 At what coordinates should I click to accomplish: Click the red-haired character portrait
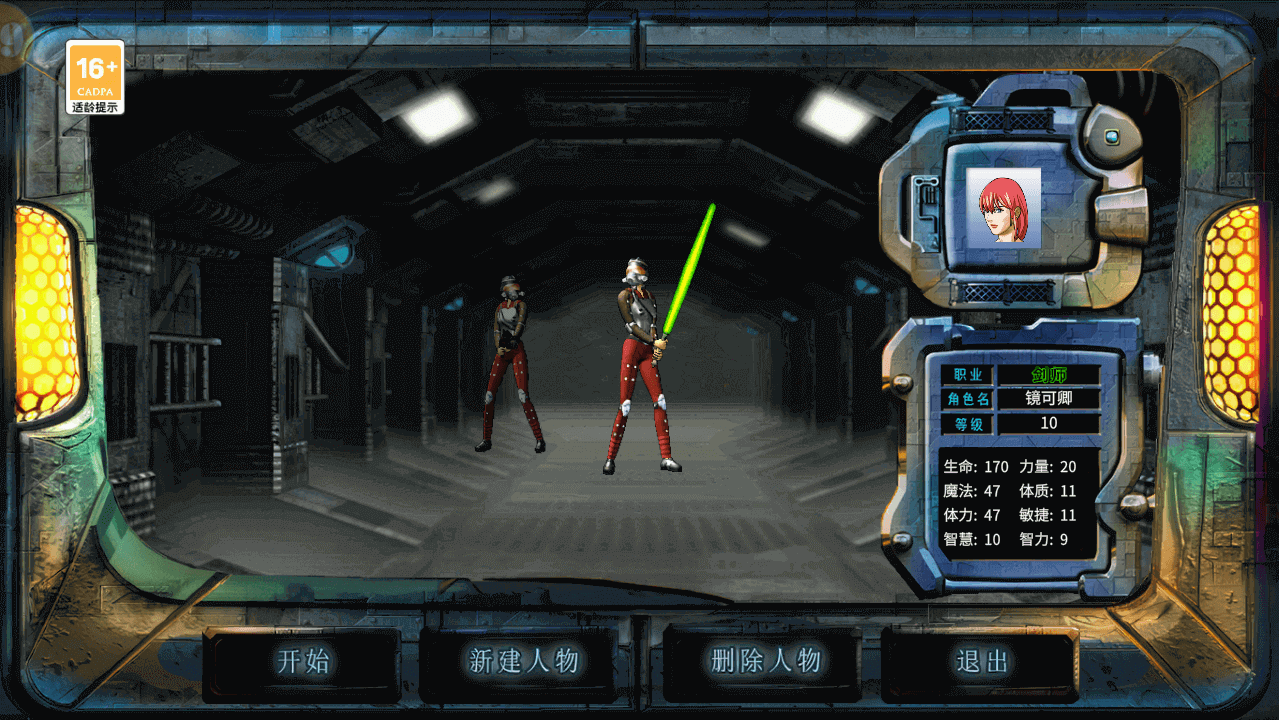pyautogui.click(x=1003, y=207)
